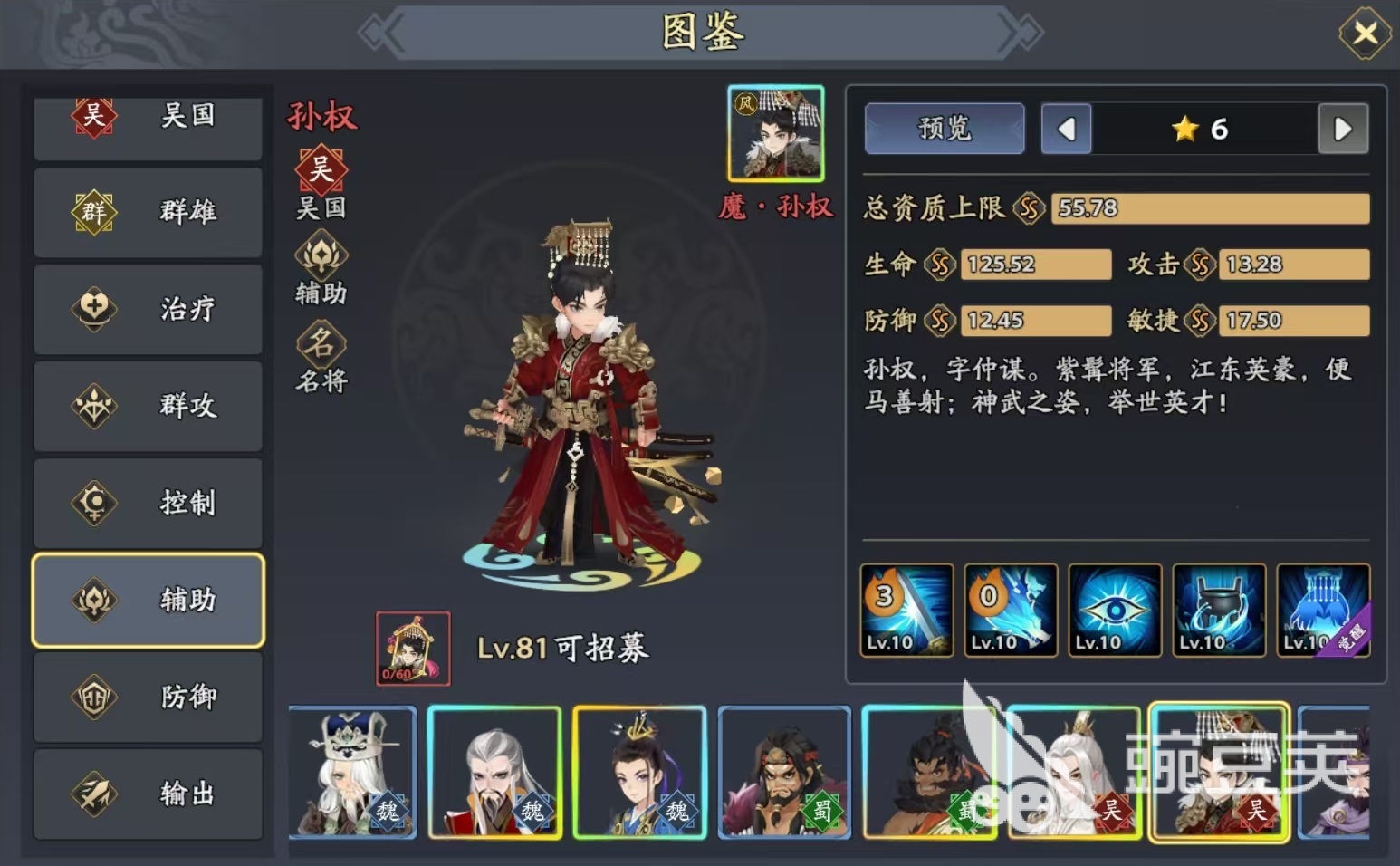Click the cauldron skill icon
This screenshot has width=1400, height=866.
tap(1219, 609)
